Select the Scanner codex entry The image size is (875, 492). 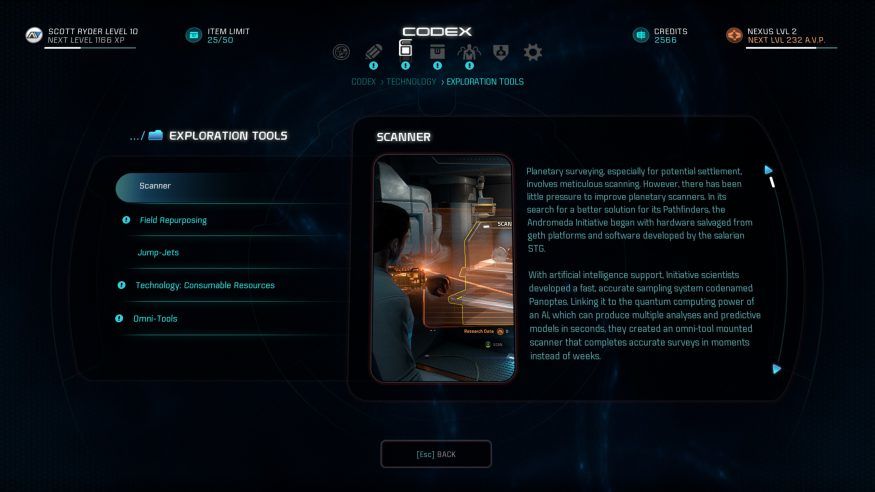(155, 186)
